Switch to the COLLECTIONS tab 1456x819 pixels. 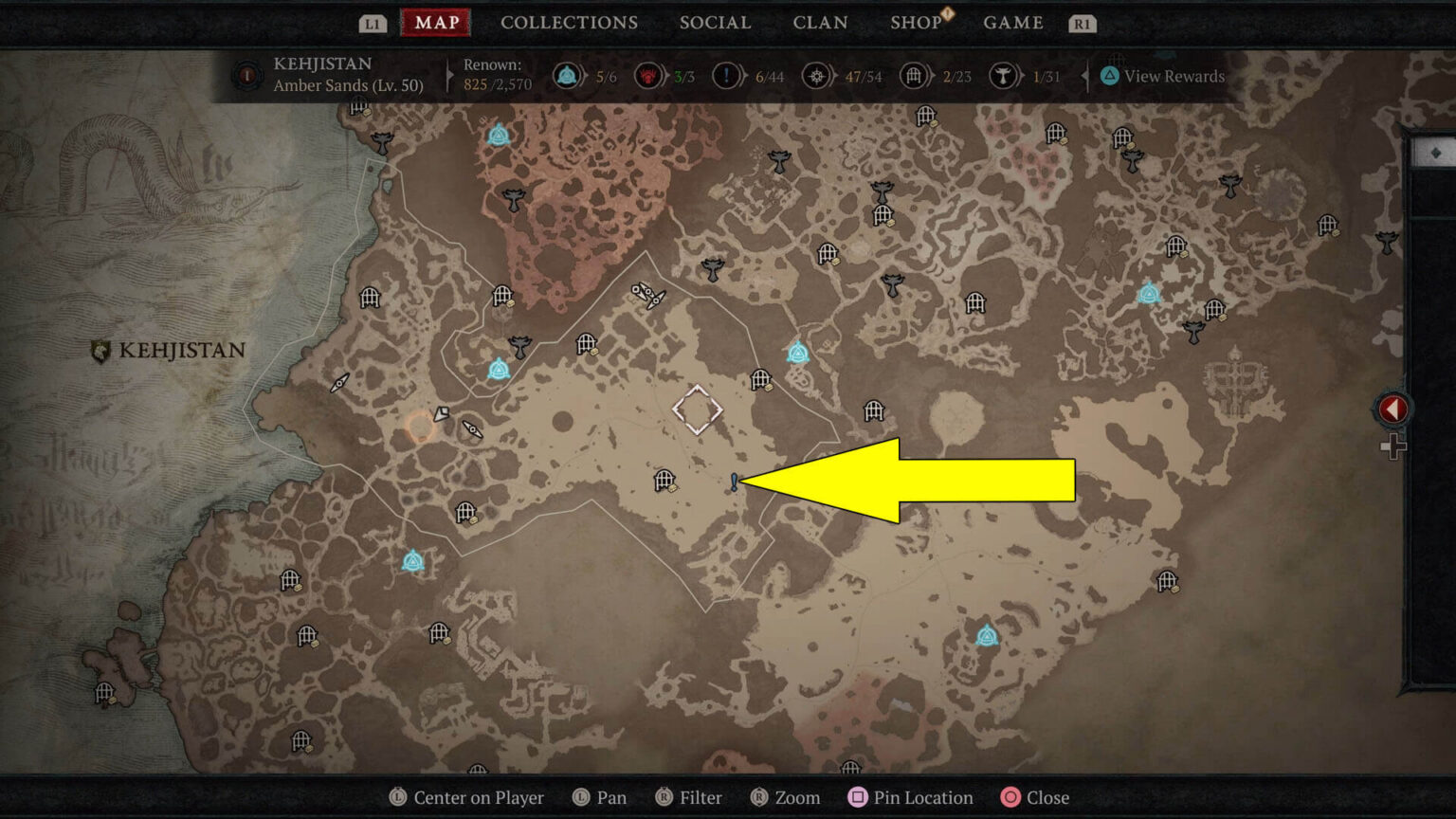(x=569, y=23)
